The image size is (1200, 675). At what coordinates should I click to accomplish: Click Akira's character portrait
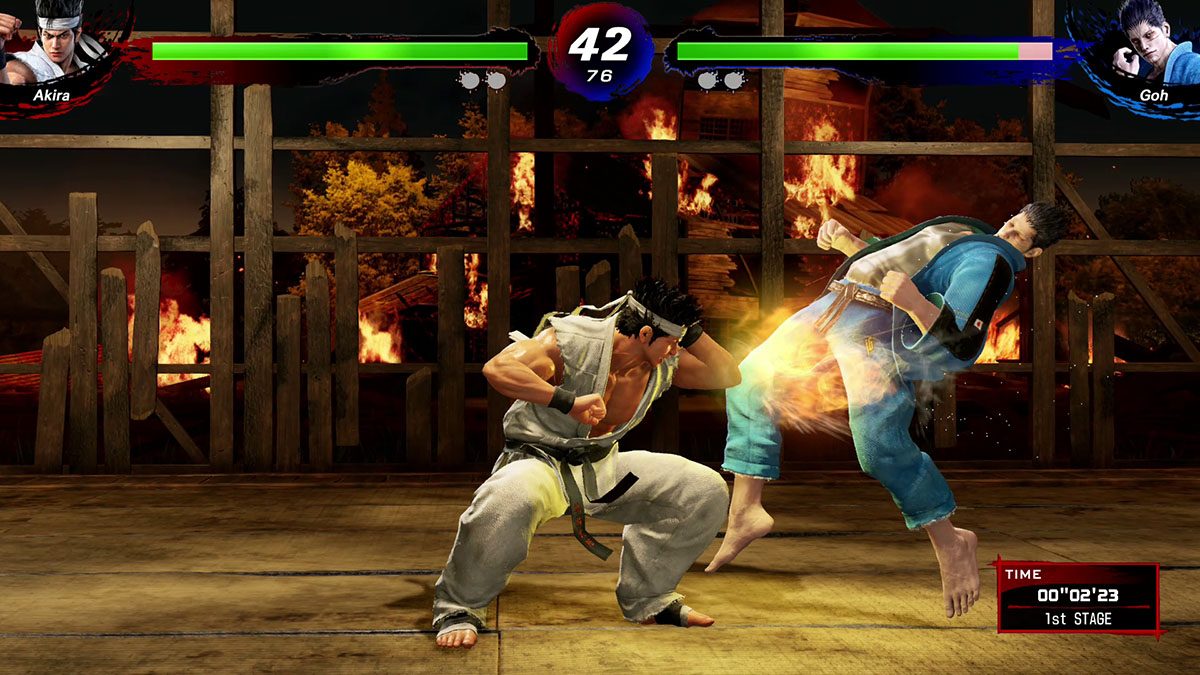click(52, 42)
